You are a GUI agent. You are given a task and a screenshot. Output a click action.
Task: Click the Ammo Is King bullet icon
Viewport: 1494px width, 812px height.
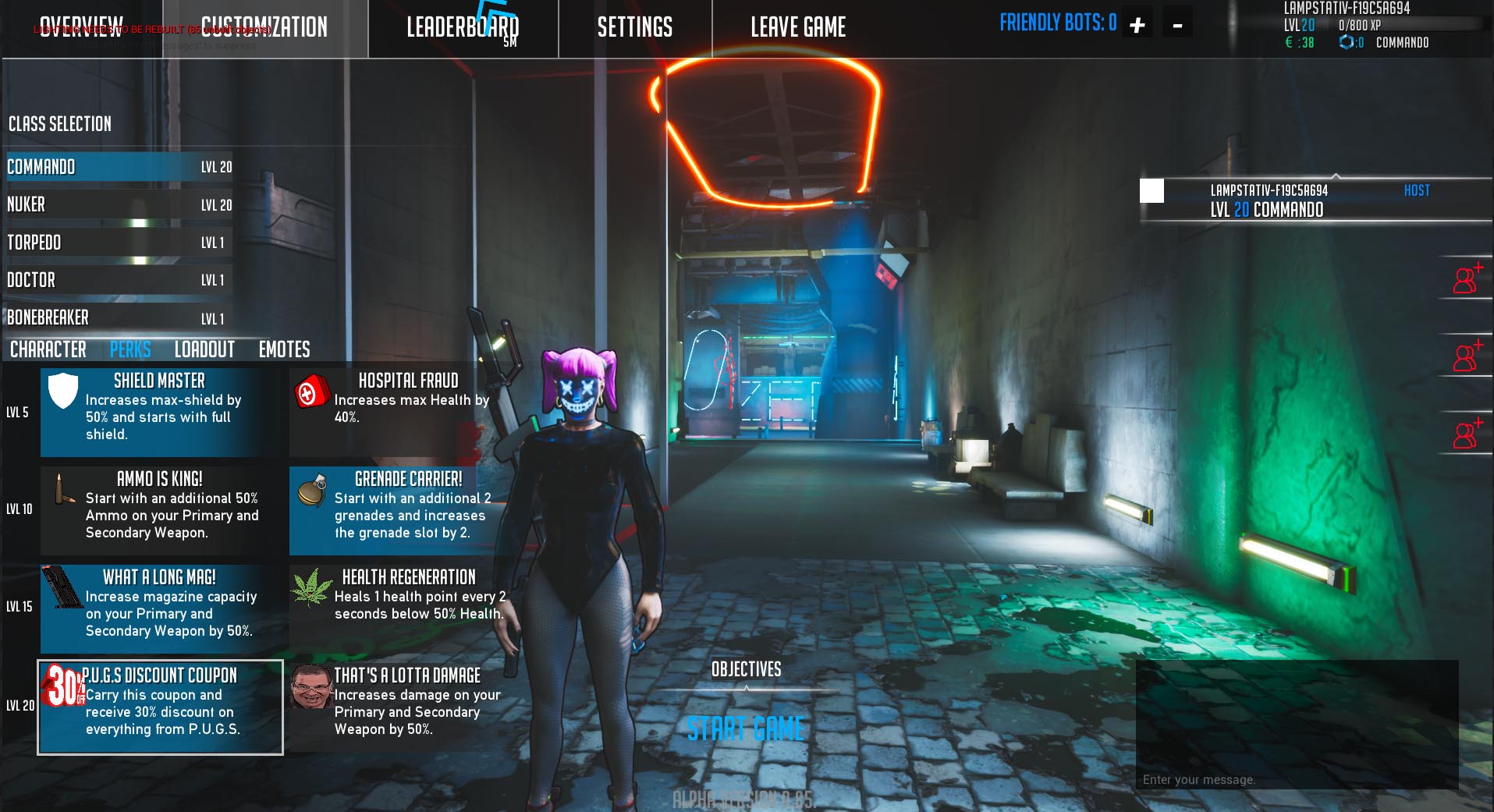61,490
